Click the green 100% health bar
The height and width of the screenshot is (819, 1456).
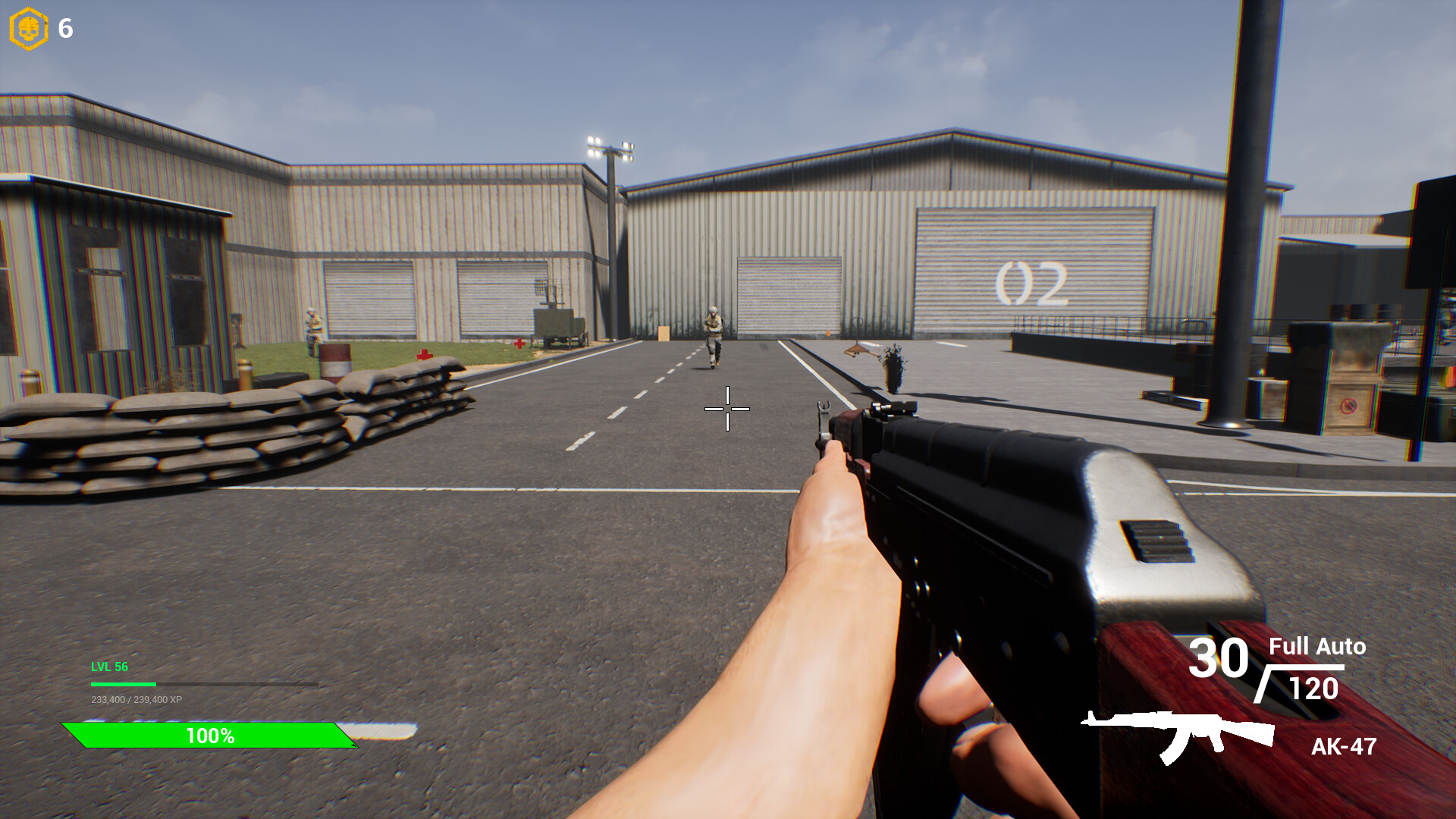(x=210, y=734)
